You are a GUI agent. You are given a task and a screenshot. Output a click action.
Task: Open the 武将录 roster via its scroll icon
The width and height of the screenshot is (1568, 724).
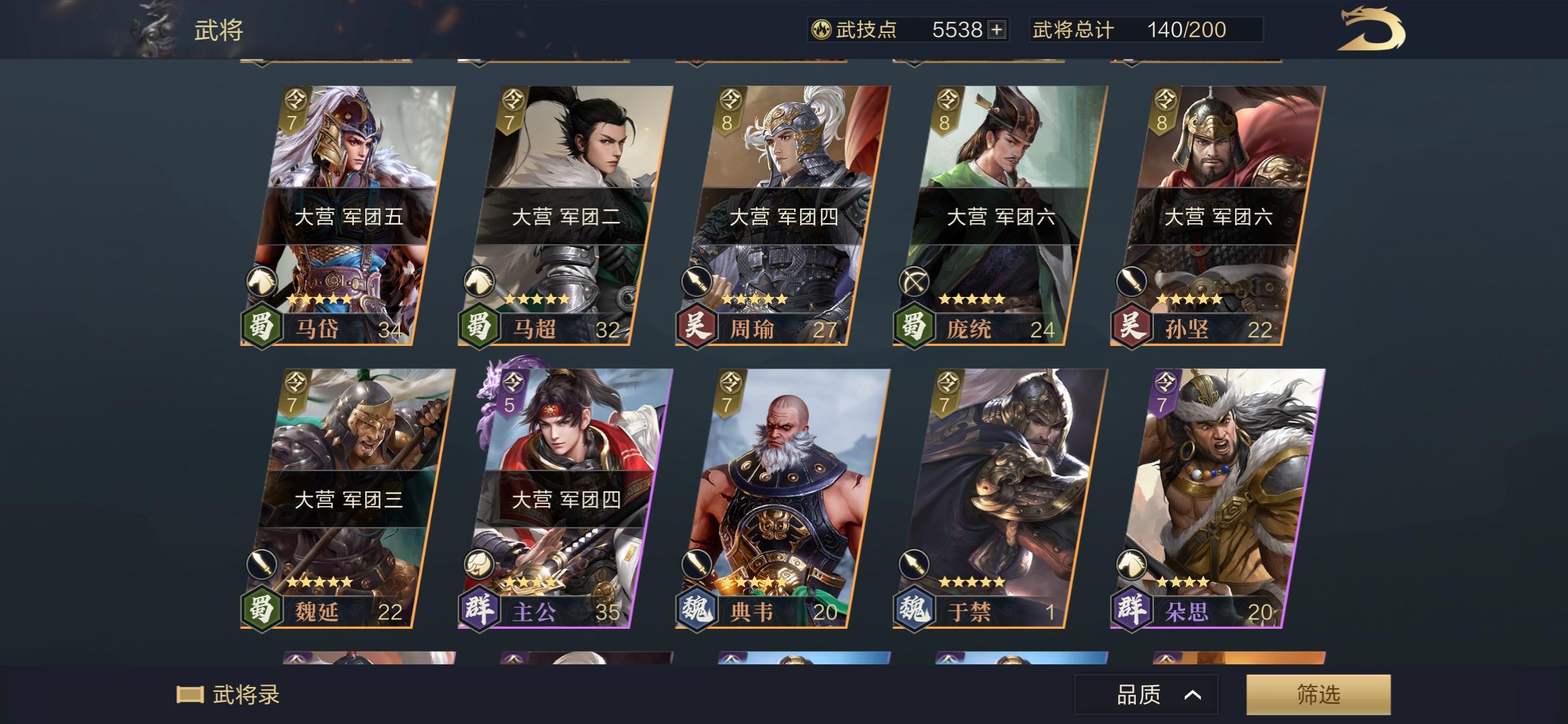coord(190,695)
